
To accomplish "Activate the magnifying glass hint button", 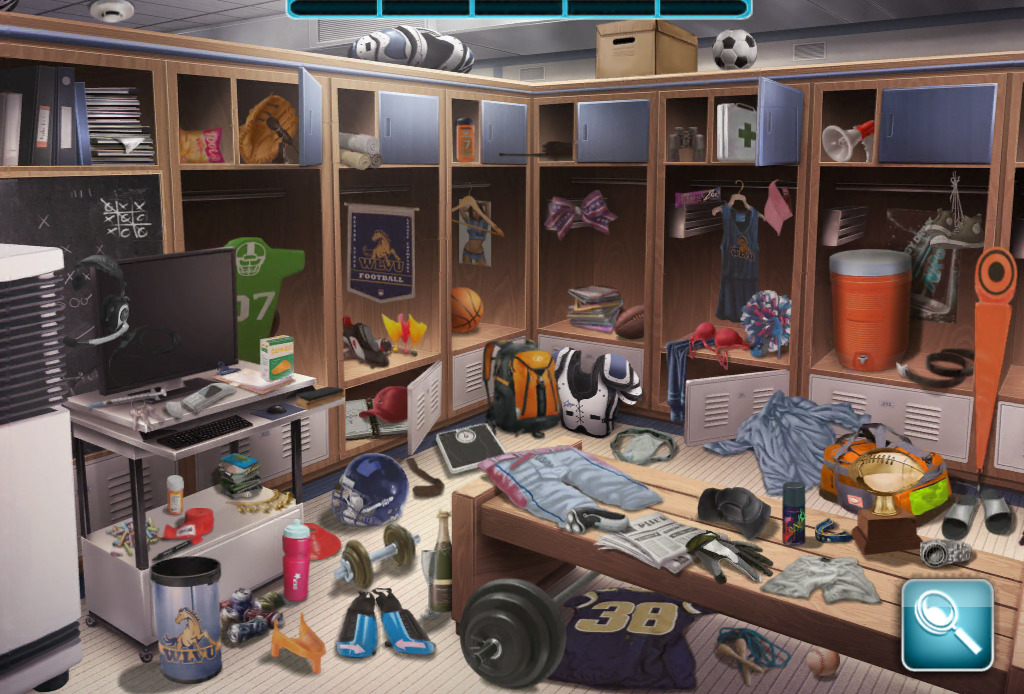I will tap(947, 623).
